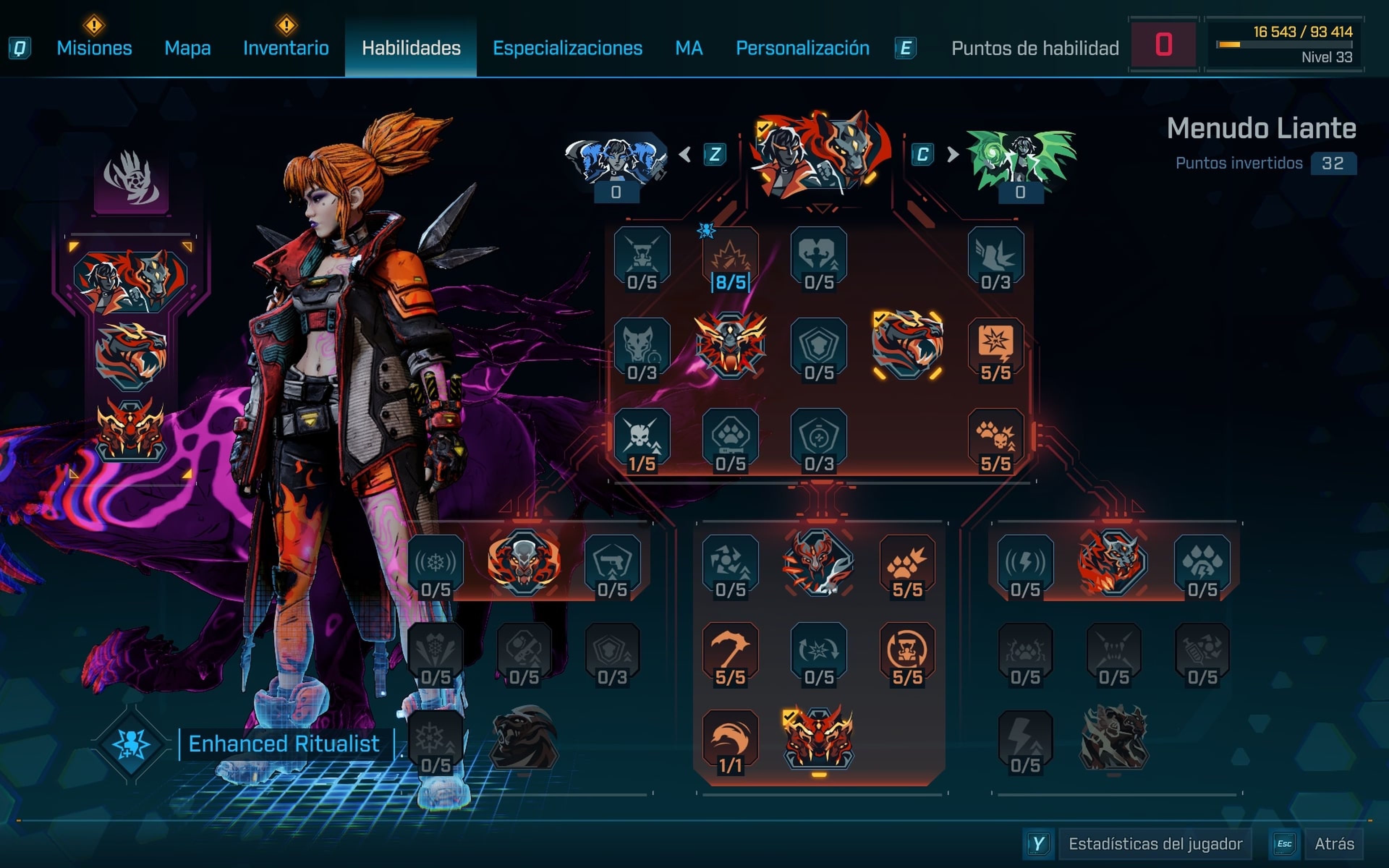The width and height of the screenshot is (1389, 868).
Task: Choose the 1/5 skull crossed-swords skill
Action: [642, 440]
